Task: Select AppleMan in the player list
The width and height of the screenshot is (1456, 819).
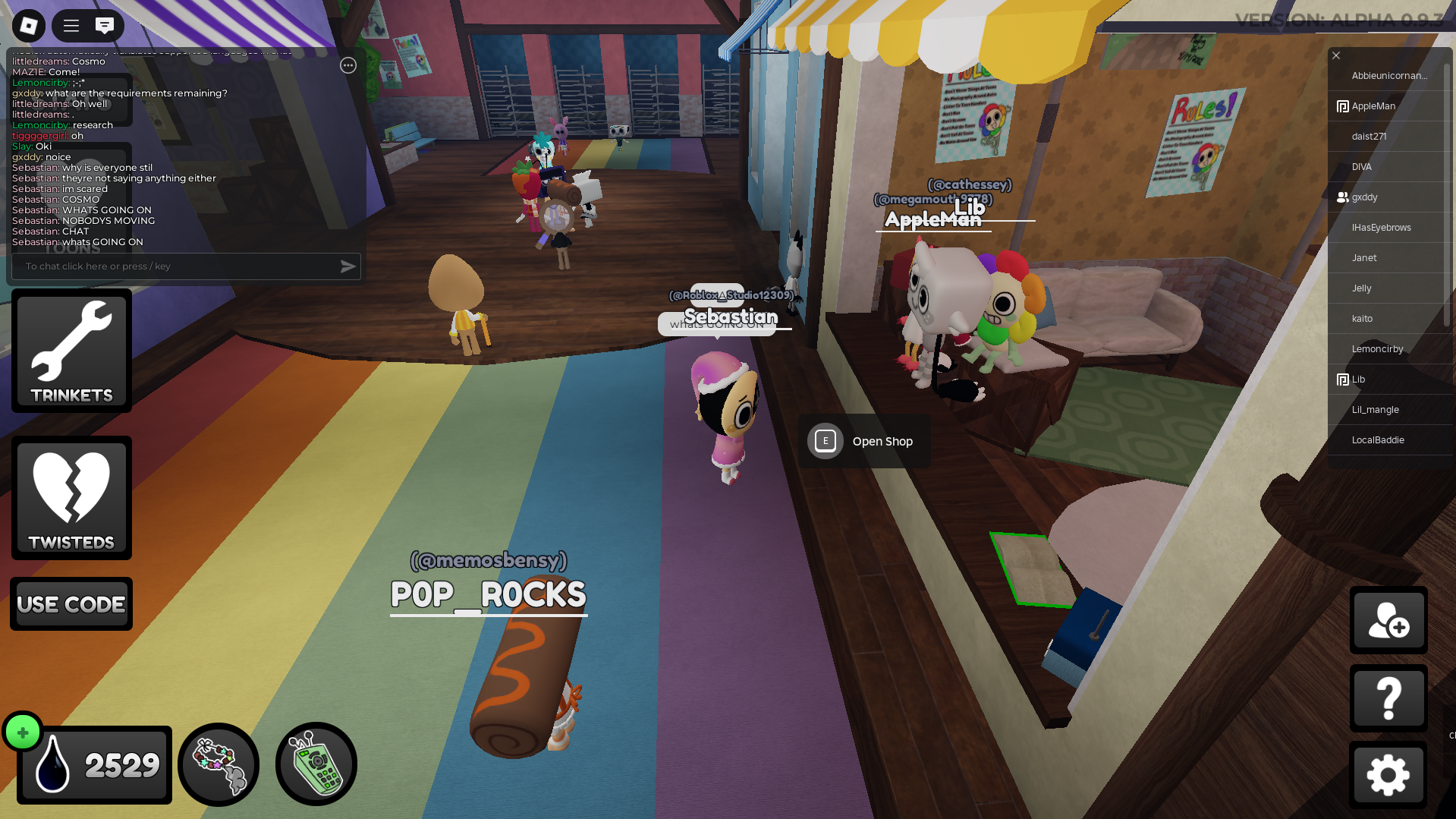Action: [x=1373, y=106]
